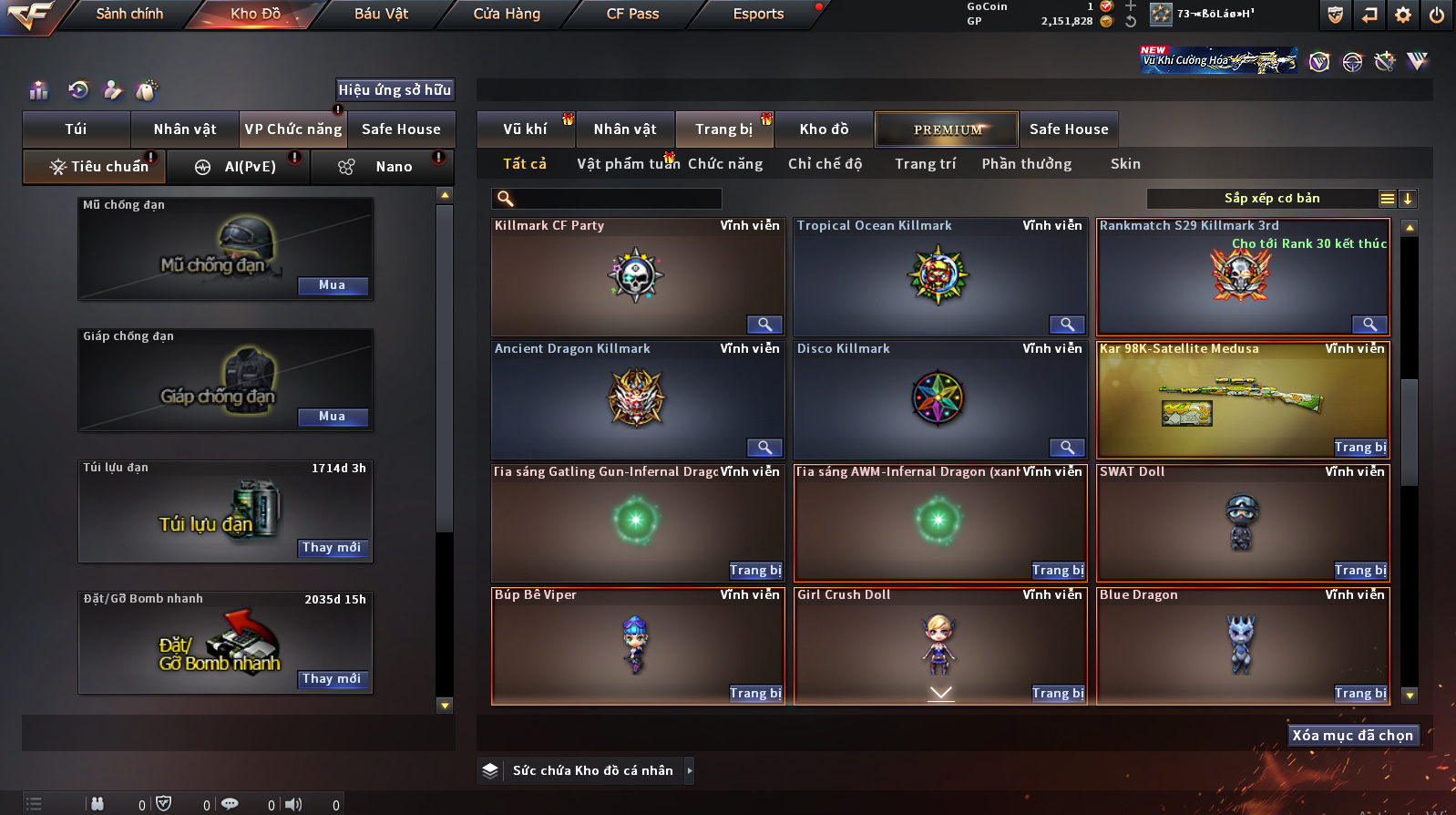Click Xóa mục đã chọn button

click(1352, 736)
